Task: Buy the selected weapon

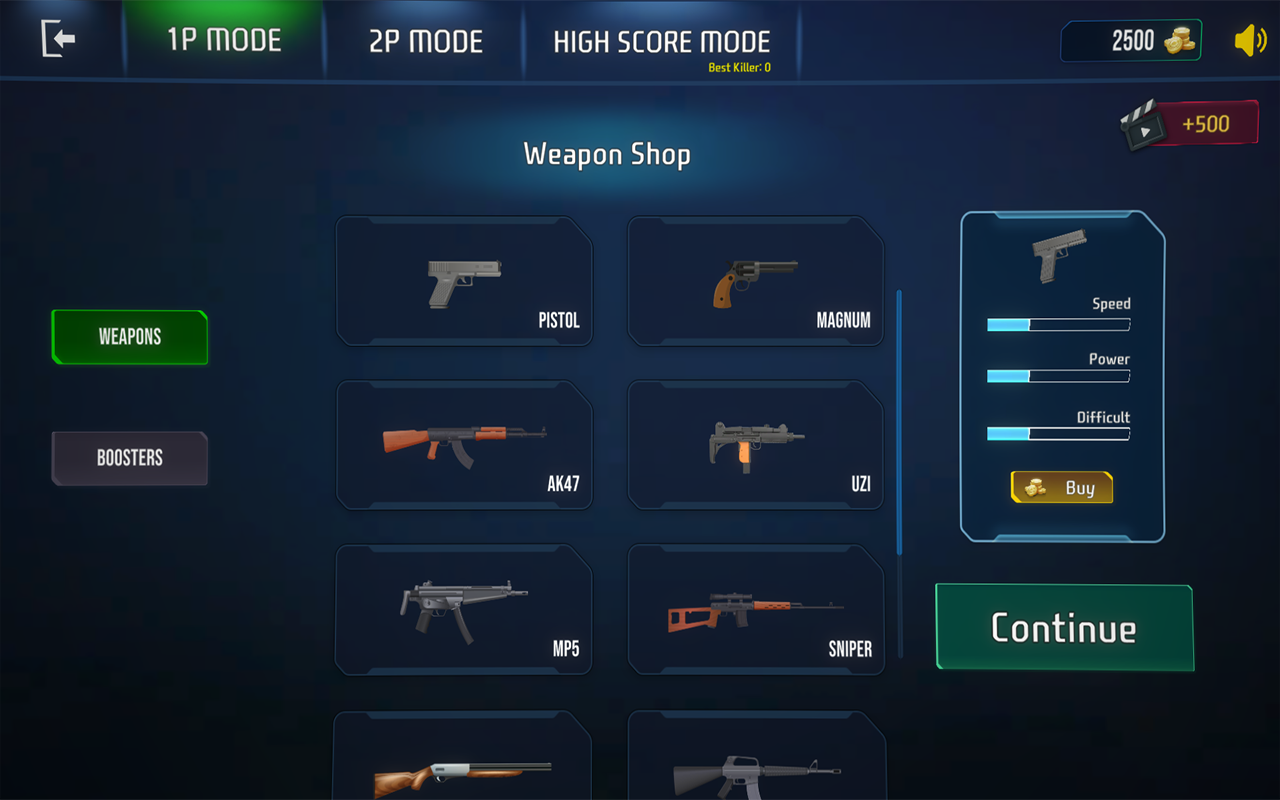Action: [1062, 488]
